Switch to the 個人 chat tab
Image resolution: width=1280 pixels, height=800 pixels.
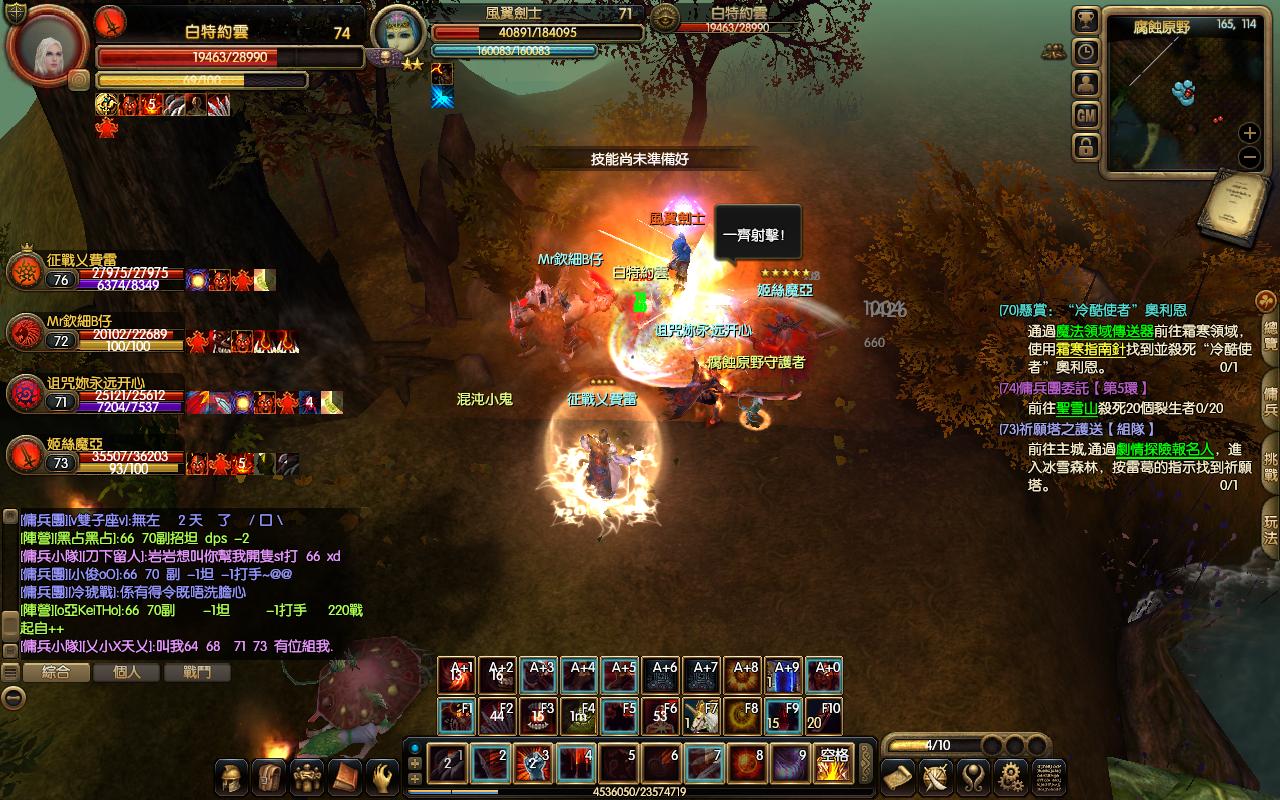point(127,672)
